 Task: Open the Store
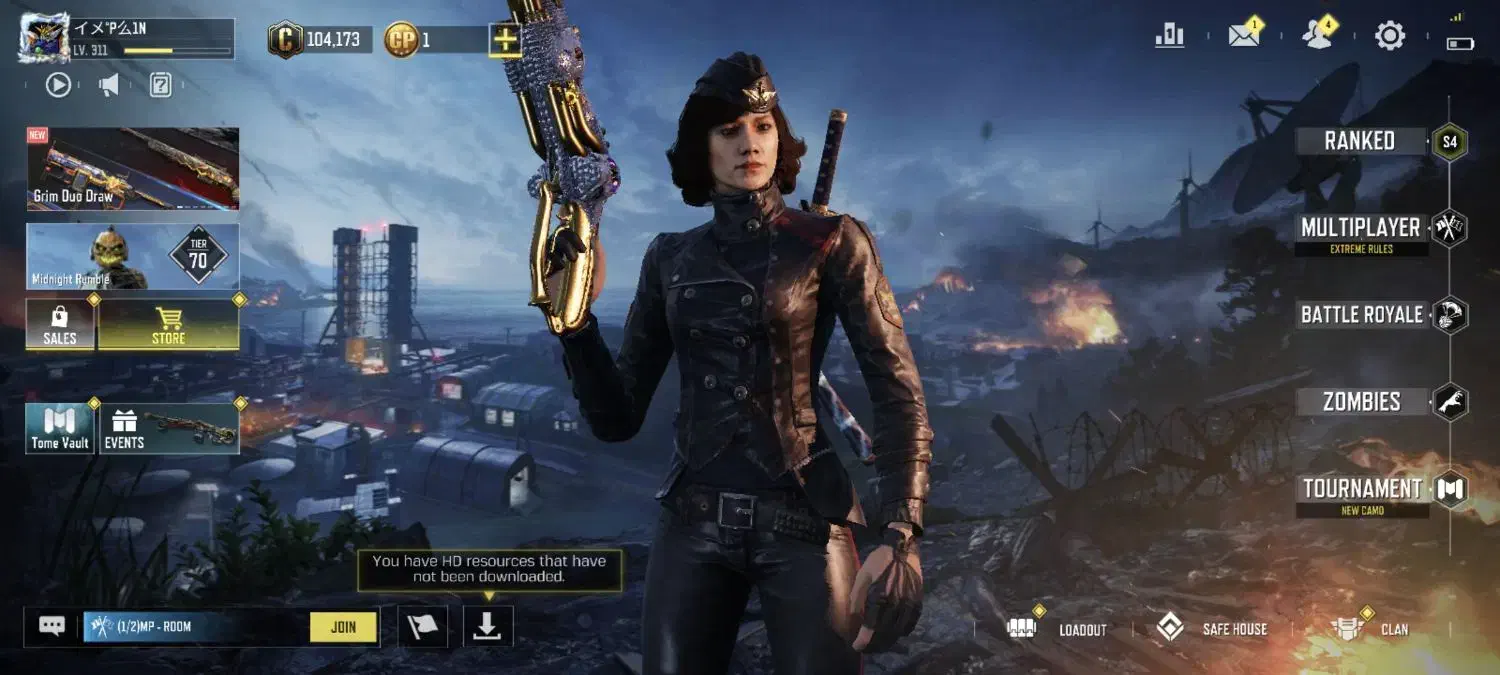point(168,325)
